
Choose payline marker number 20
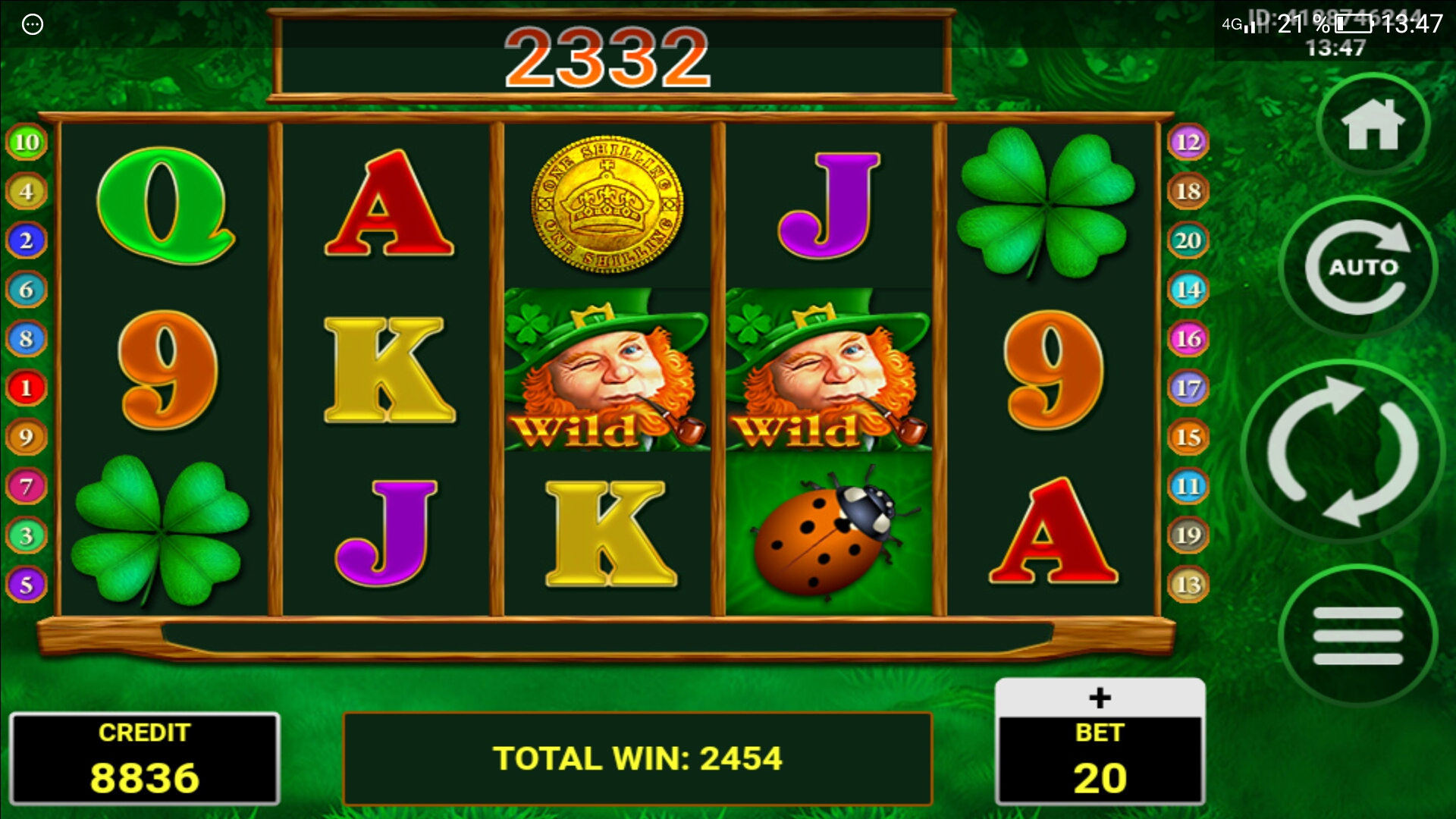point(1188,240)
